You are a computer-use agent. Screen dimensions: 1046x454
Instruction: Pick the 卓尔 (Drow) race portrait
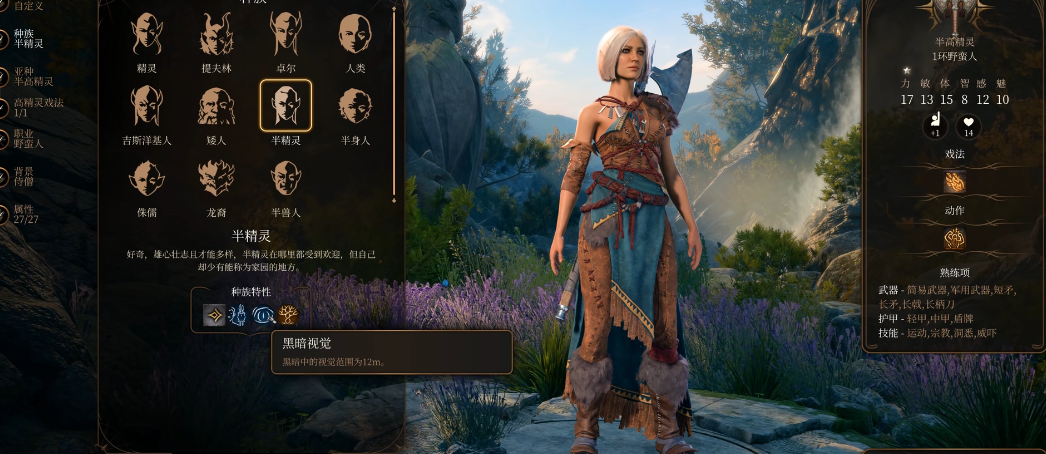(x=286, y=35)
